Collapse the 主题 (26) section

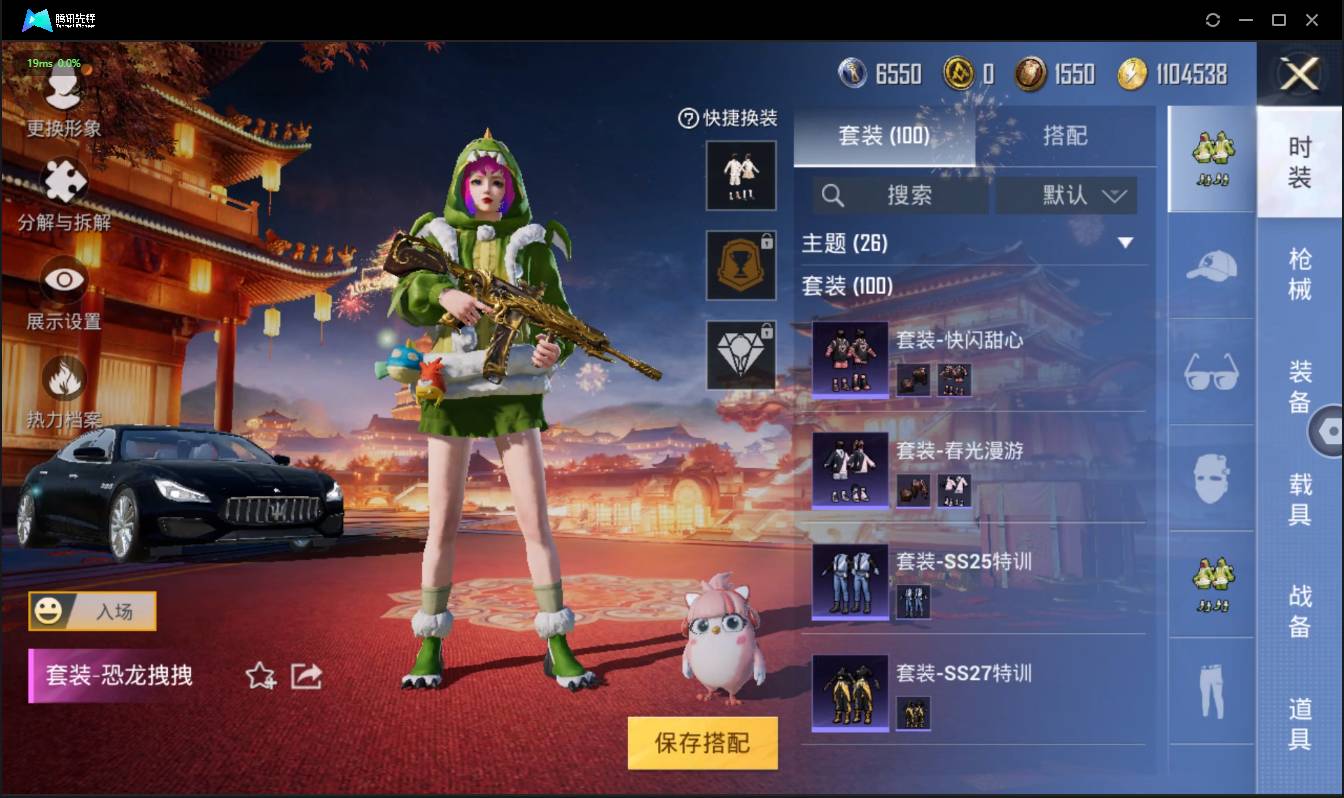pyautogui.click(x=1126, y=243)
